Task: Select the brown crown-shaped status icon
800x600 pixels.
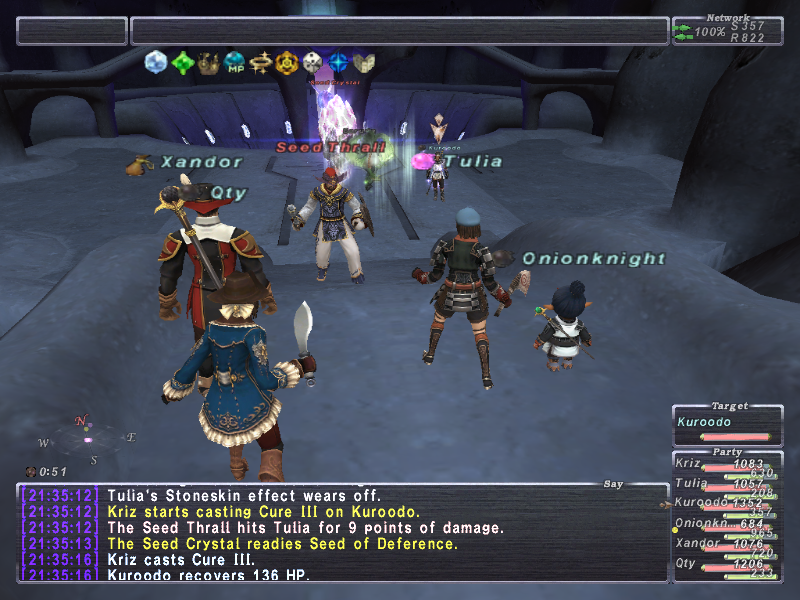Action: (208, 62)
